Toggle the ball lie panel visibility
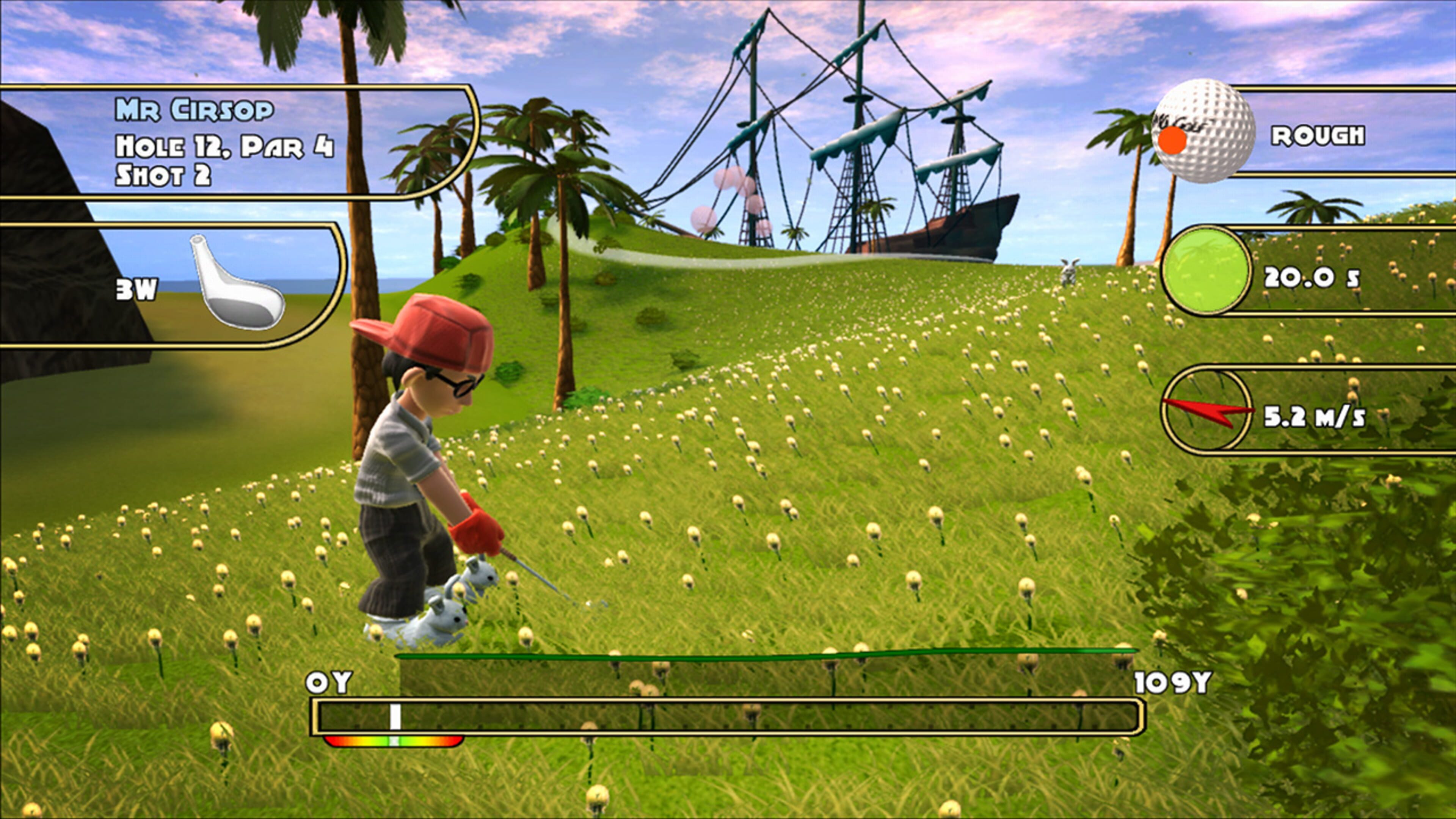Image resolution: width=1456 pixels, height=819 pixels. pos(1272,136)
